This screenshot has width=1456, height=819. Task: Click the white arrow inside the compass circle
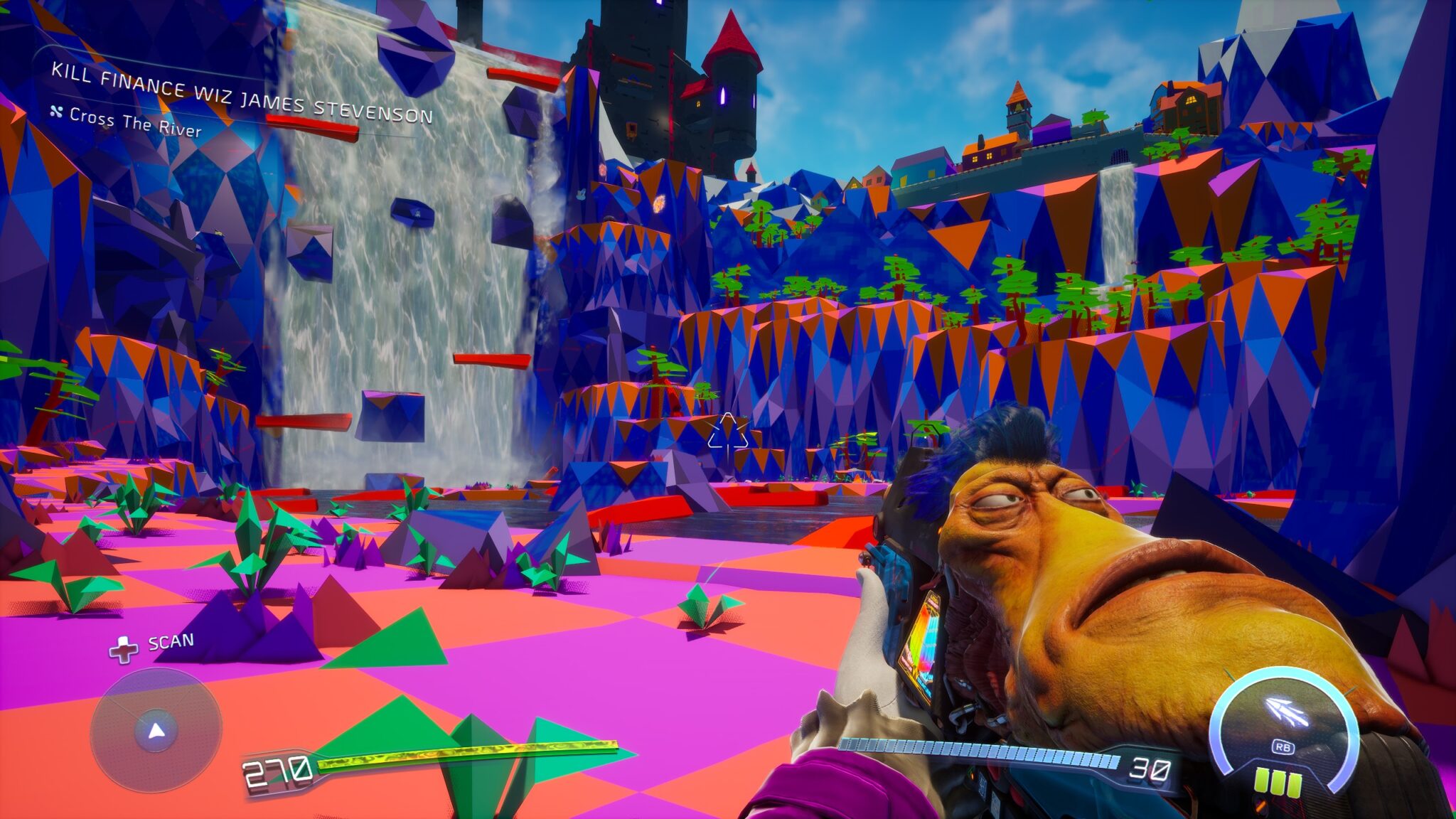[x=156, y=730]
